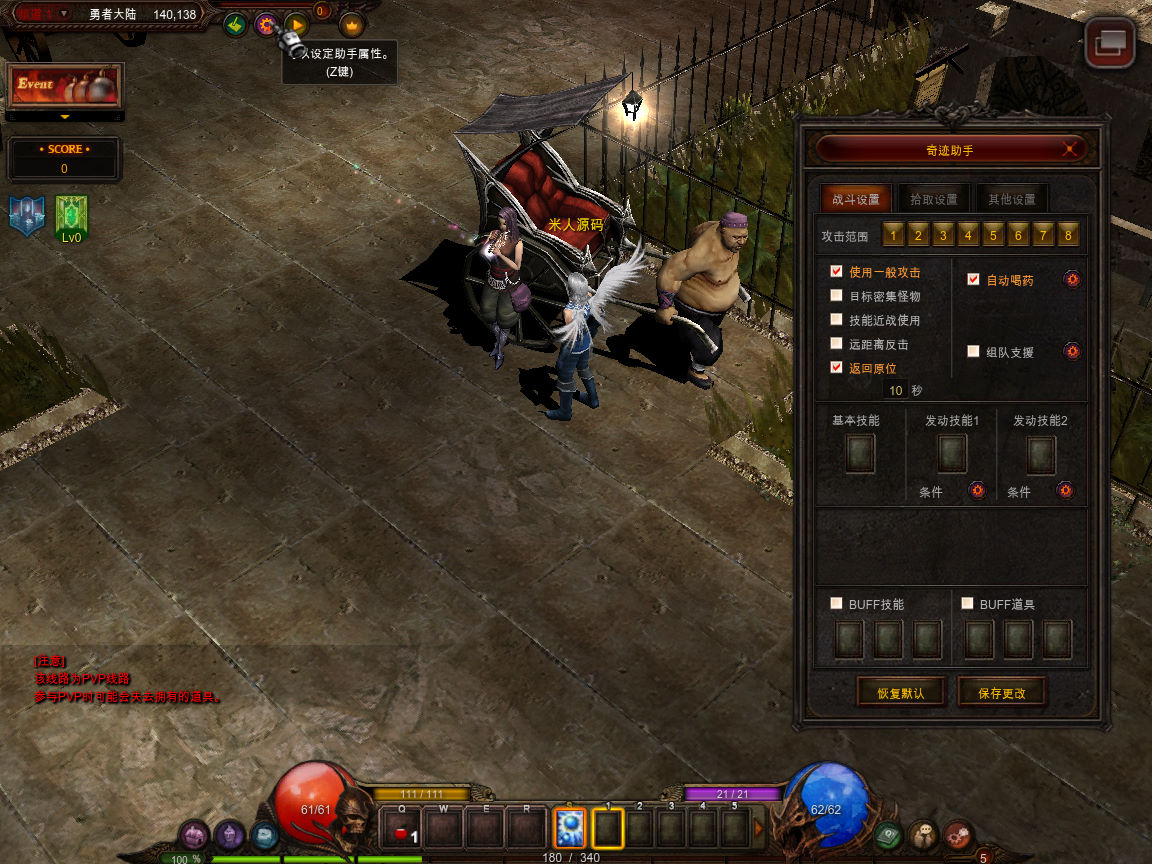Select the 战斗设置 tab
The height and width of the screenshot is (864, 1152).
(x=855, y=198)
